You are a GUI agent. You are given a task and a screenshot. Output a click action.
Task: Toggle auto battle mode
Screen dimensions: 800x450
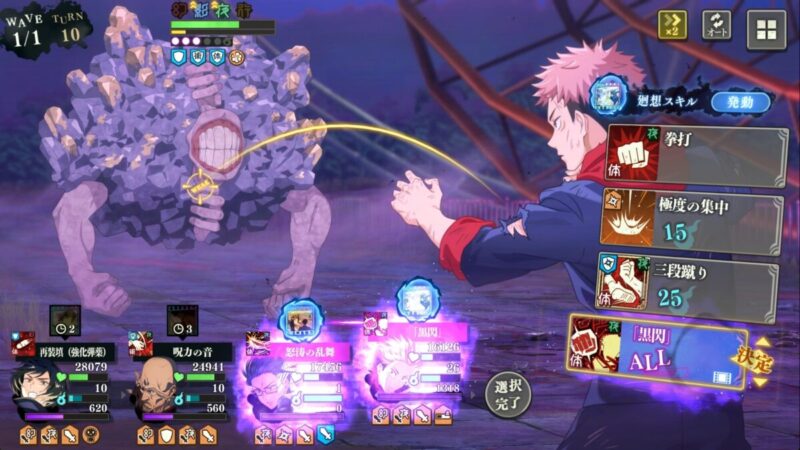click(716, 25)
